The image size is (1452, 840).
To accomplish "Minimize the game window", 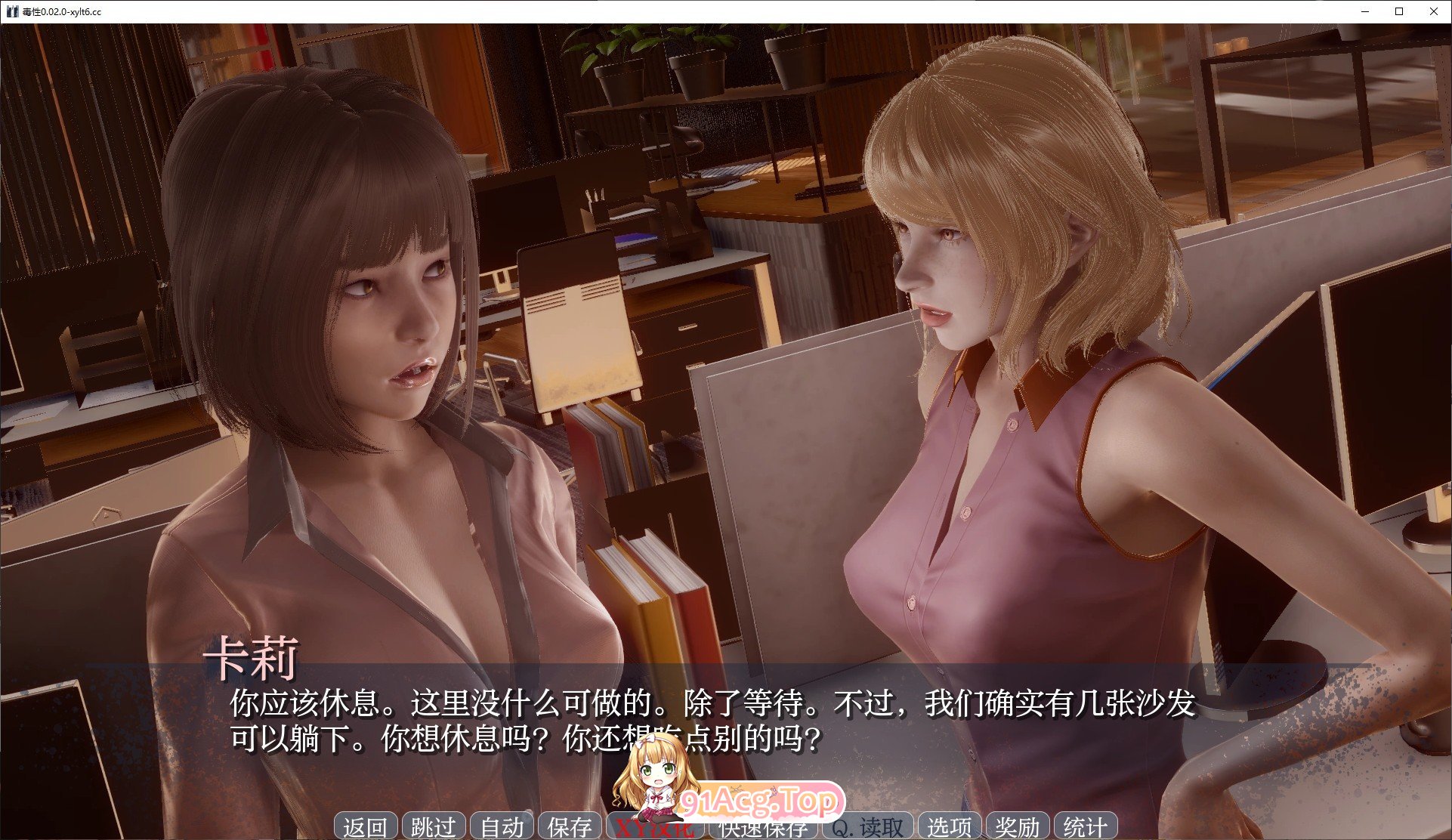I will tap(1364, 11).
